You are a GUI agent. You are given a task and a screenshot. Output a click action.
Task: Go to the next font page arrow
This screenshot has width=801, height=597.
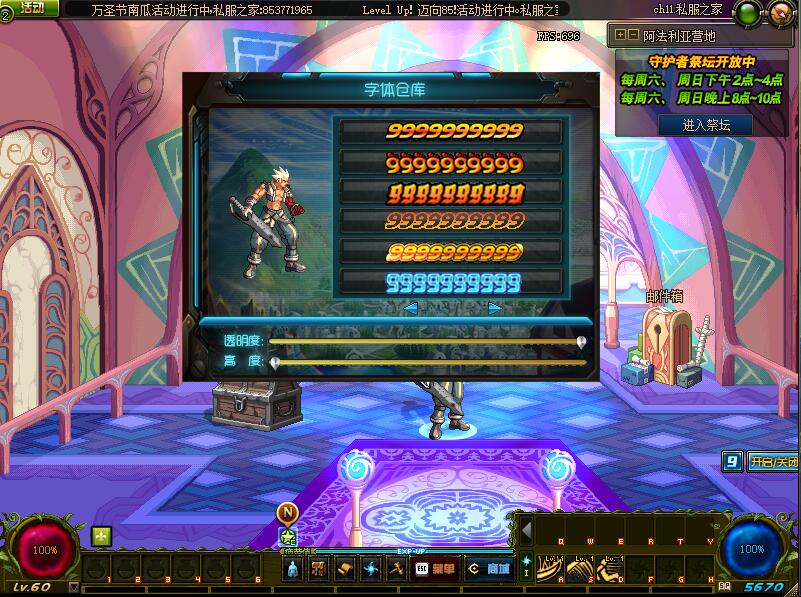point(495,308)
